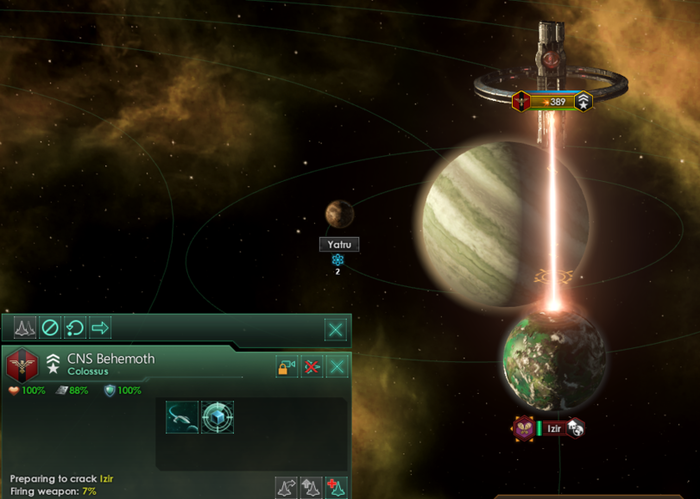Select the targeting reticle cube weapon icon
The height and width of the screenshot is (499, 700).
[217, 417]
